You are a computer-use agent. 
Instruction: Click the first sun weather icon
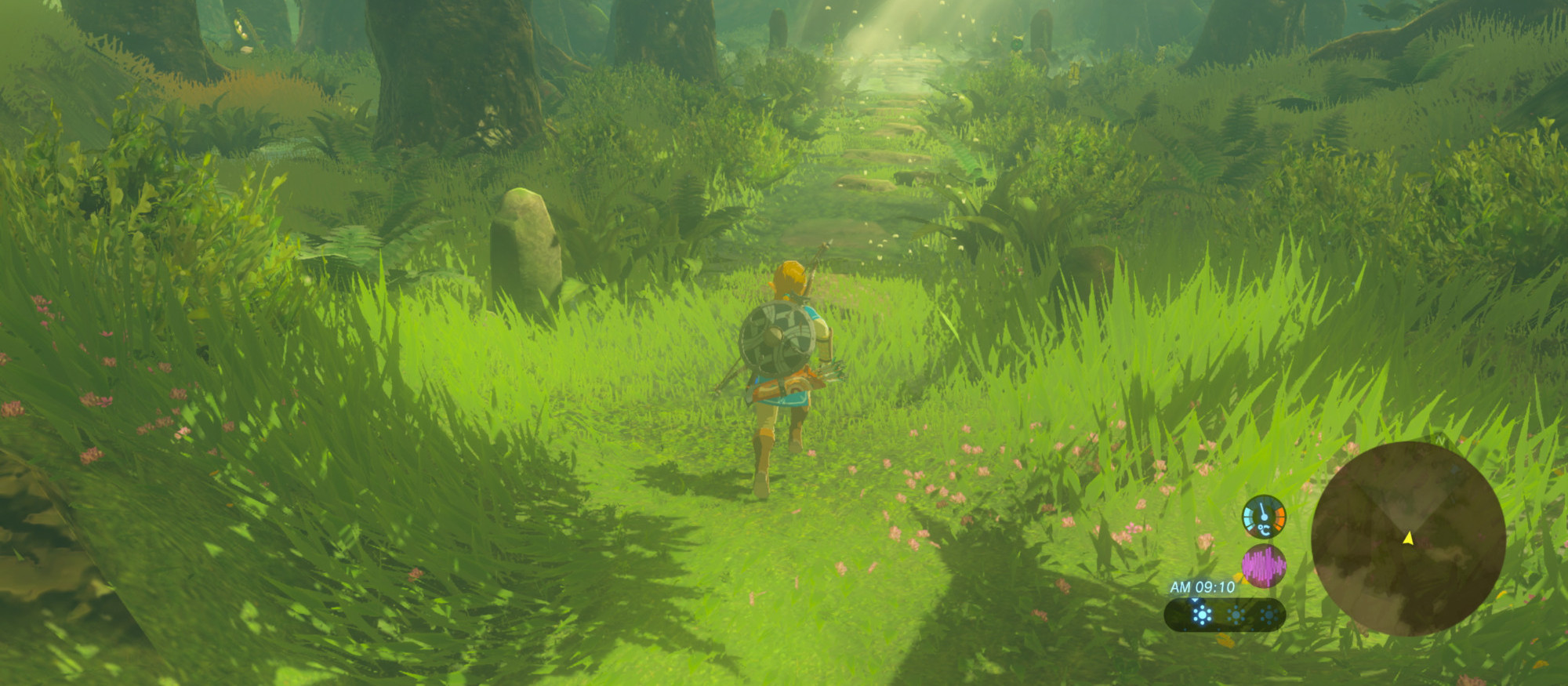[x=1202, y=614]
